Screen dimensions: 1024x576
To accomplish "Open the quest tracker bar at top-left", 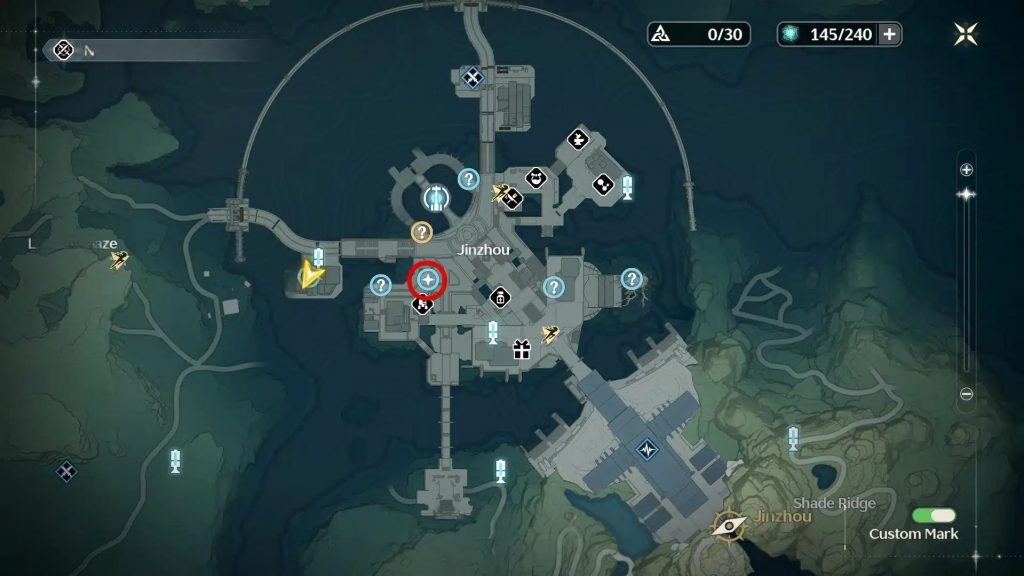I will pos(150,49).
